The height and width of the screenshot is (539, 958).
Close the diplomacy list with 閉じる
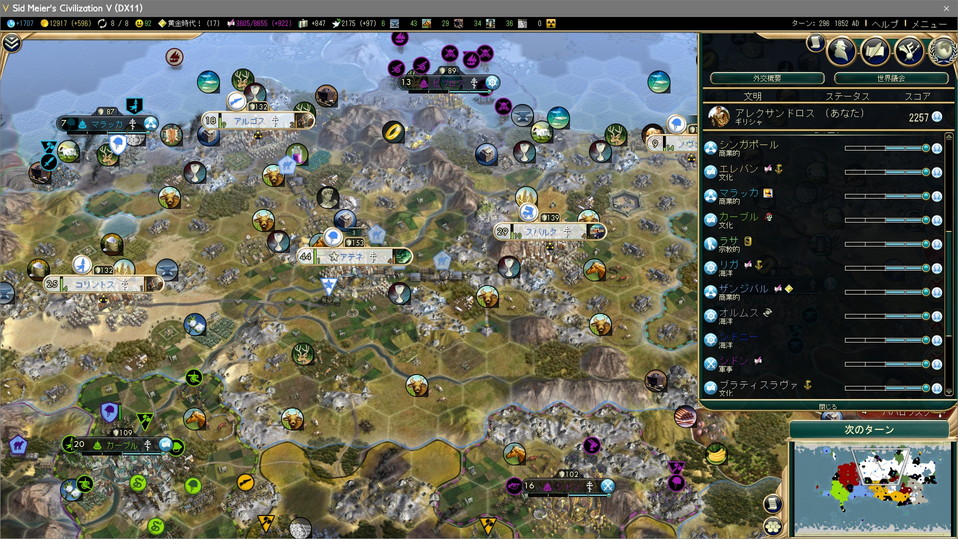pyautogui.click(x=828, y=406)
